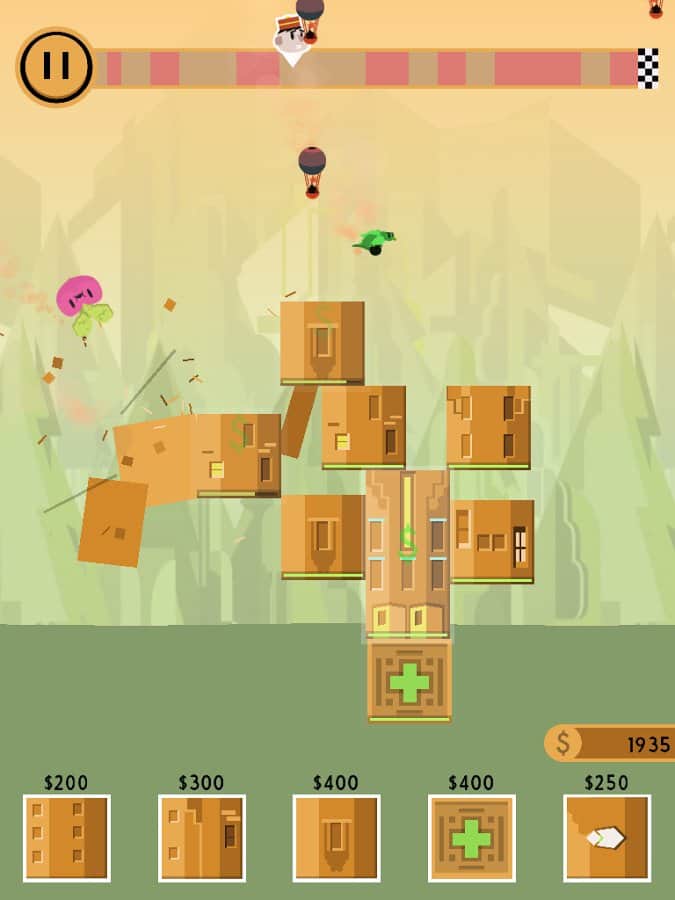
Task: Choose the $300 tower building block
Action: 202,838
